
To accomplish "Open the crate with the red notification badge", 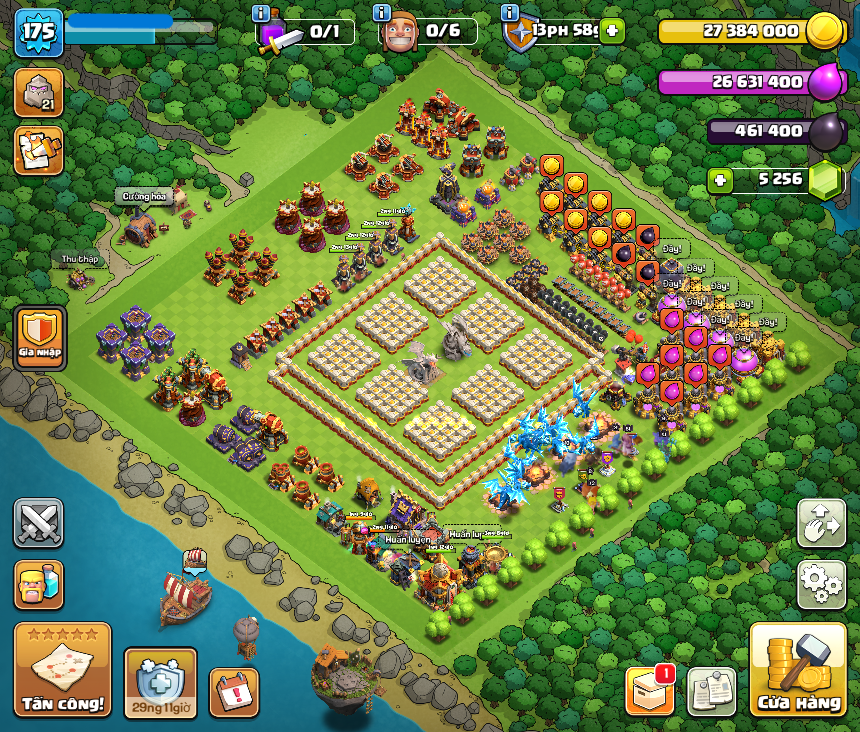I will 649,691.
